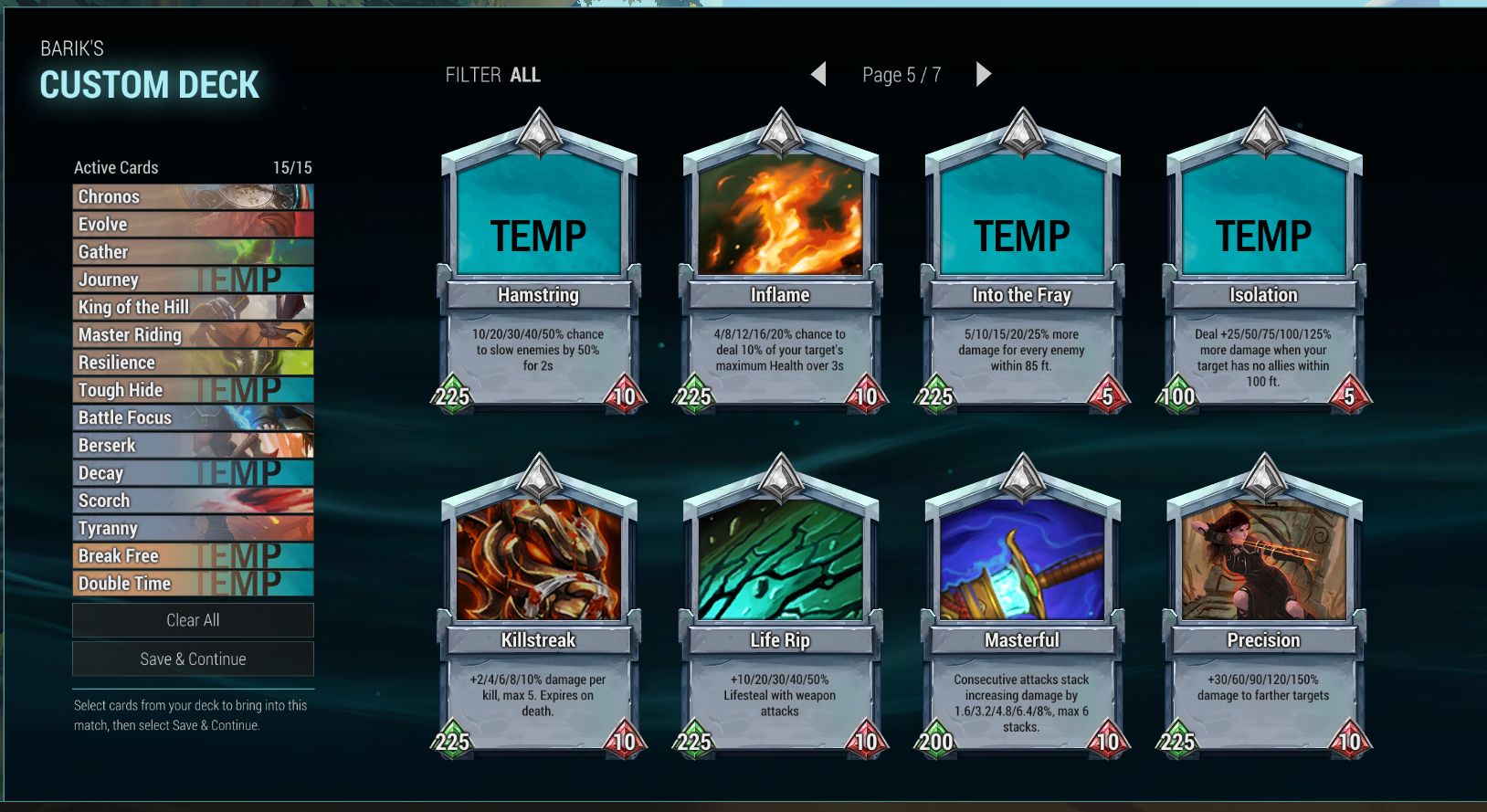Go back to the previous card page
1487x812 pixels.
pos(818,74)
